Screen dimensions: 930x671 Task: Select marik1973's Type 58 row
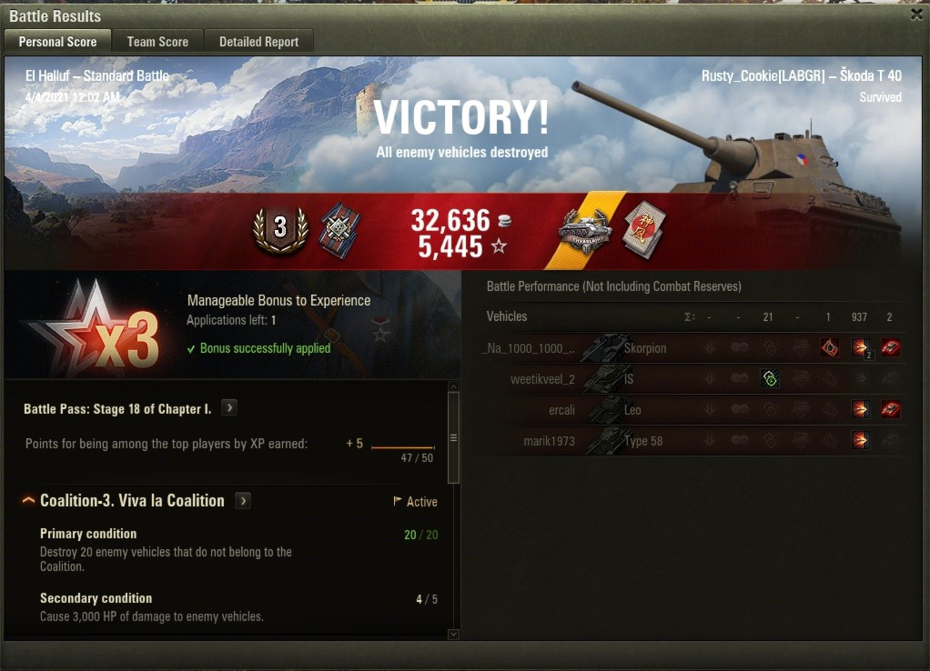click(690, 441)
